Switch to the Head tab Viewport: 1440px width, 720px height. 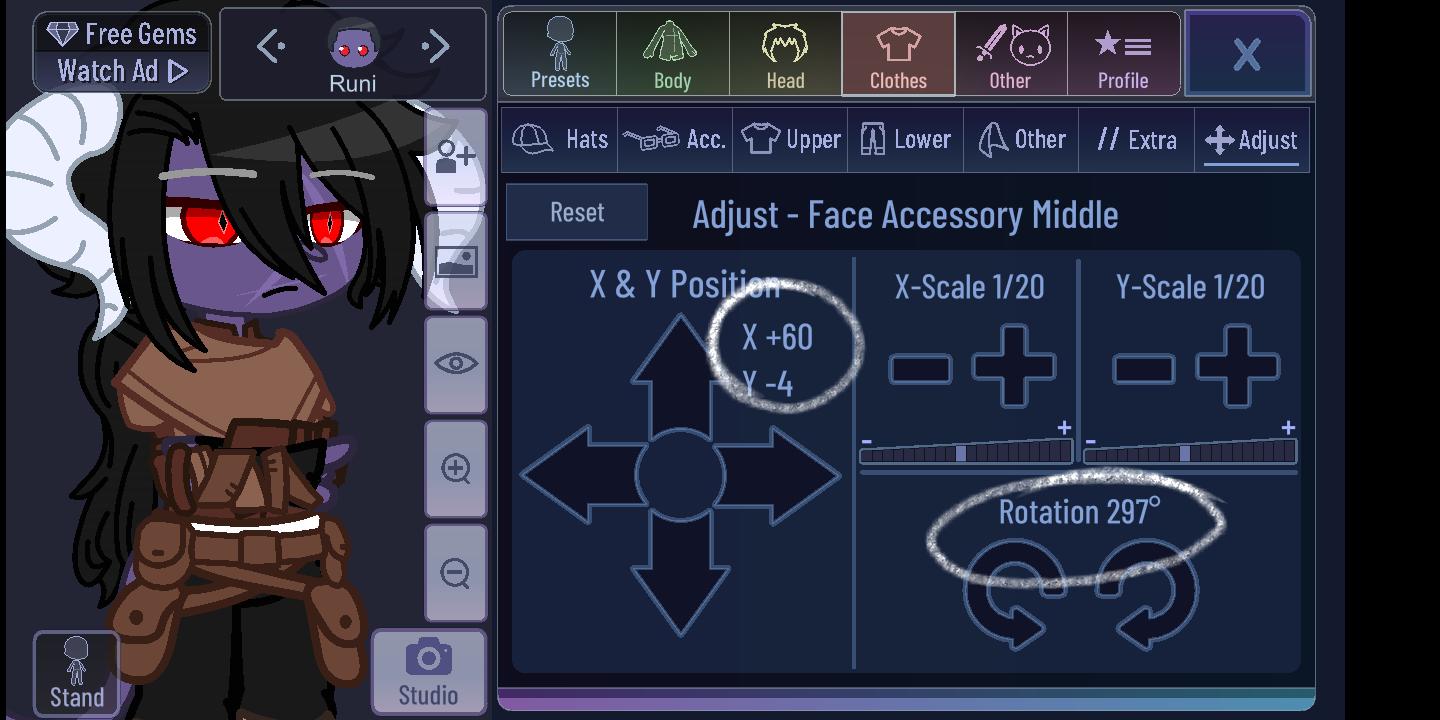point(785,54)
